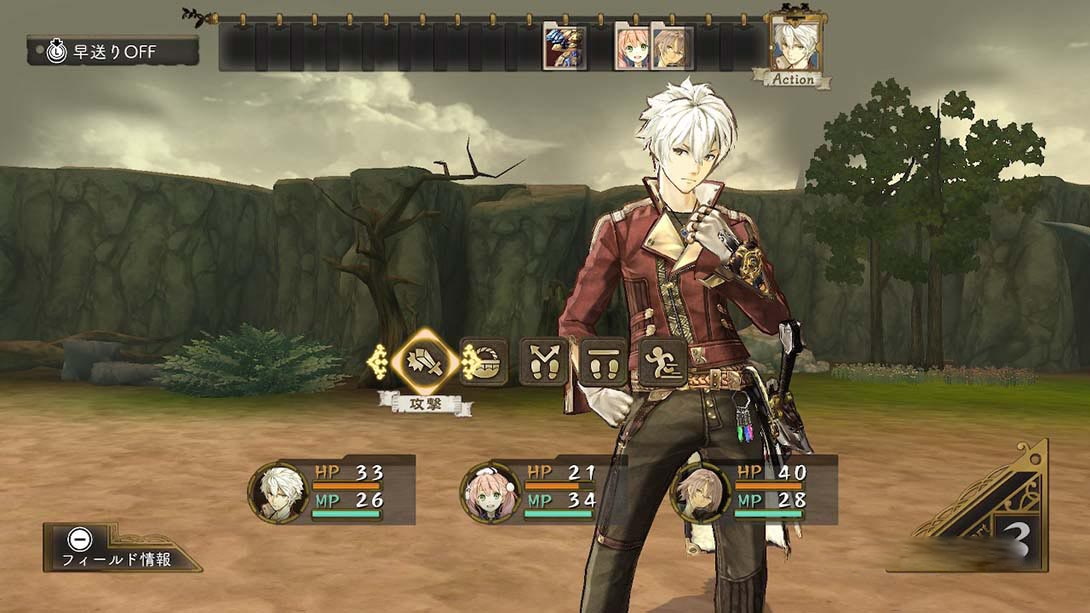Select the running figure escape command

click(x=662, y=361)
